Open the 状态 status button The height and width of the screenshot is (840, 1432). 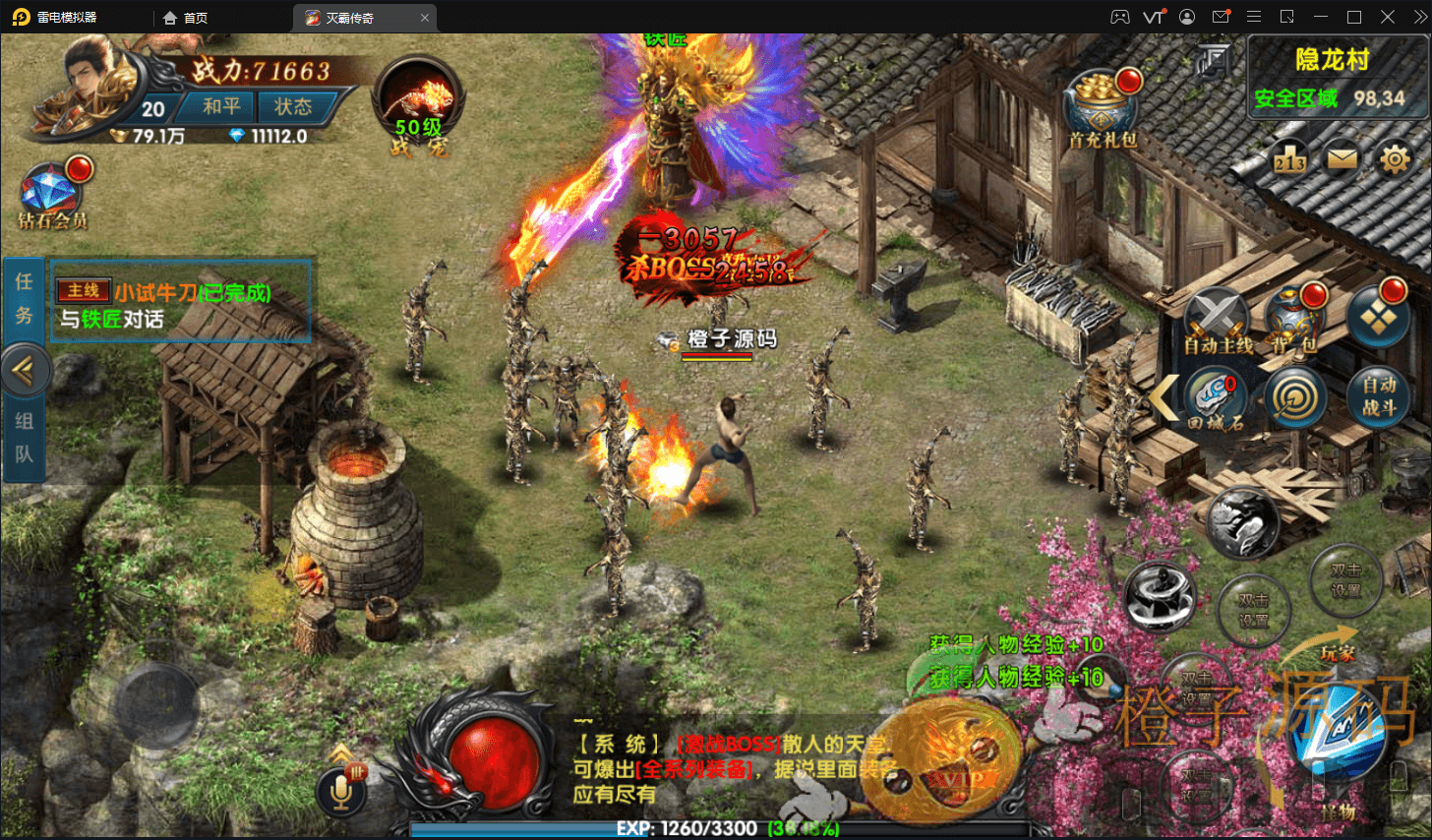tap(293, 106)
